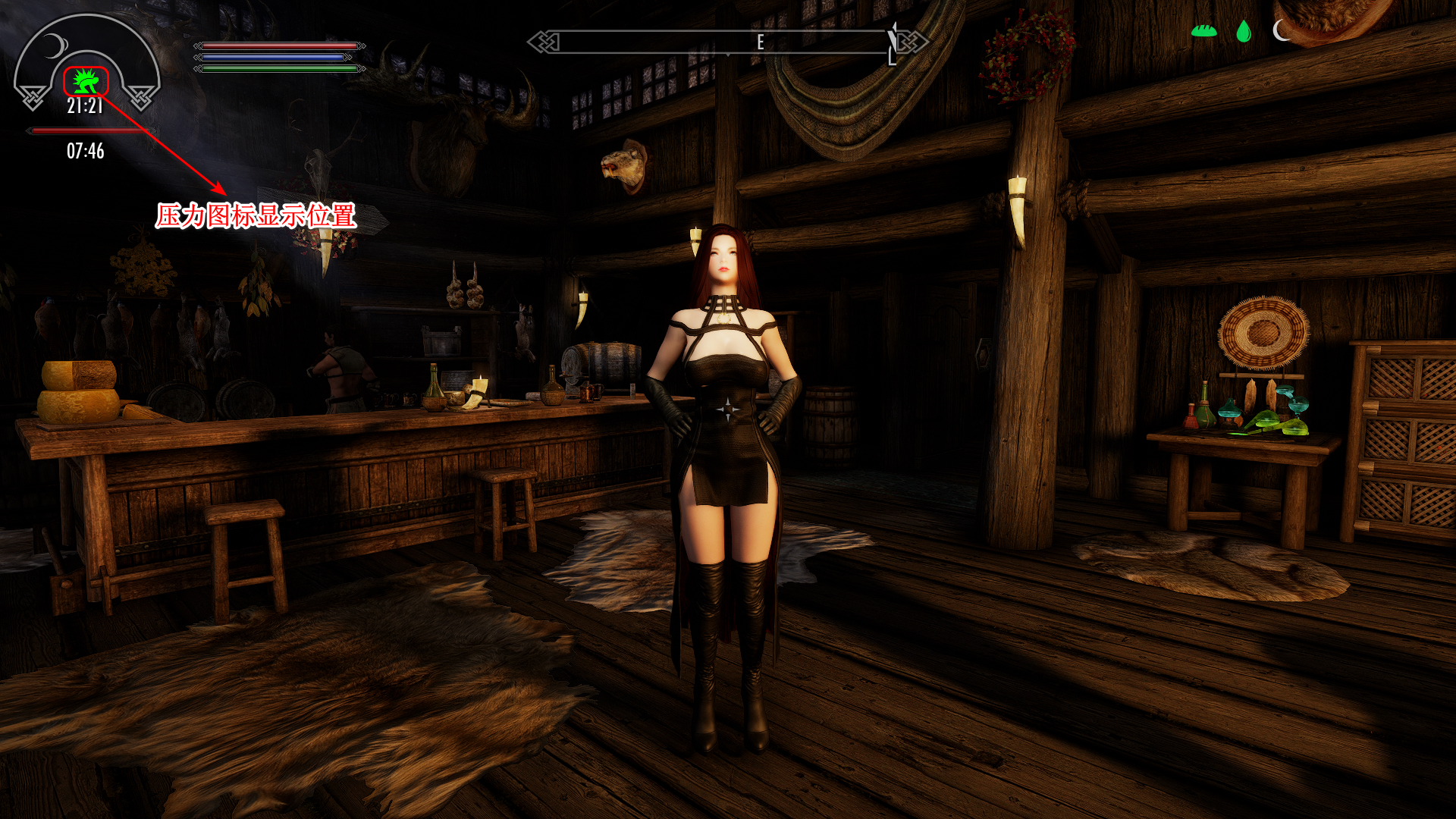Click the green bread hunger icon
Viewport: 1456px width, 819px height.
[x=1203, y=31]
